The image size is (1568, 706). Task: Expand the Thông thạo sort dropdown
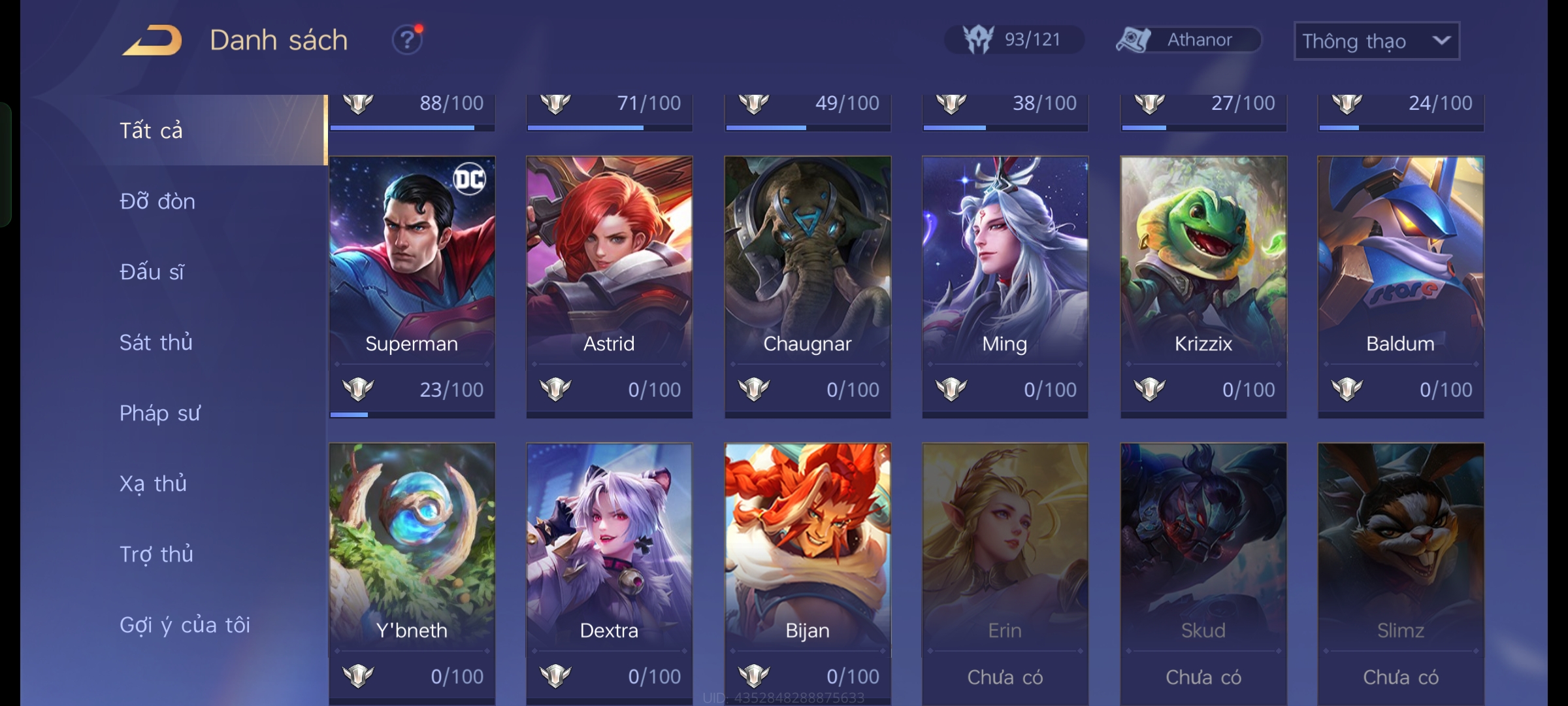[x=1376, y=41]
